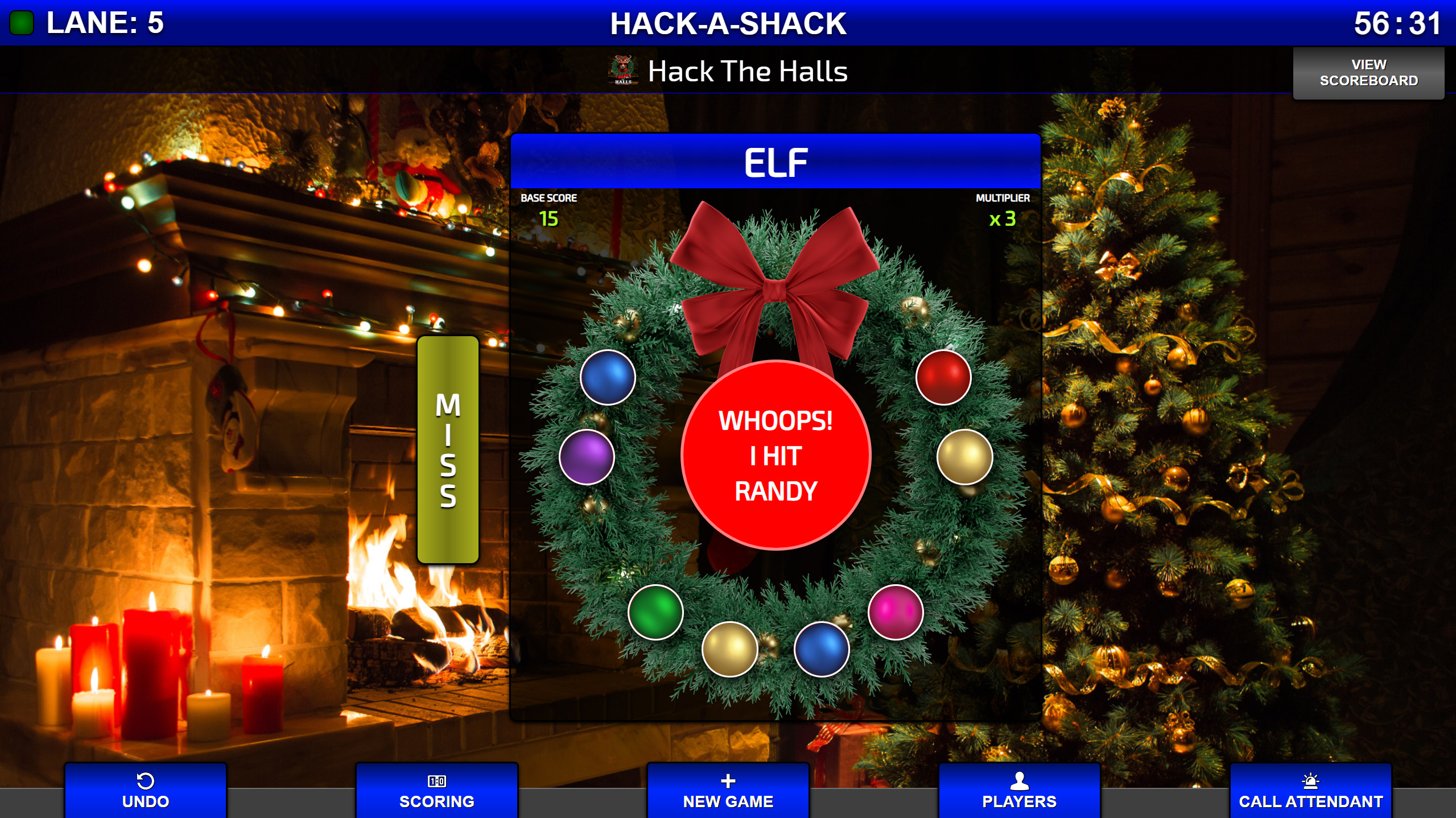Image resolution: width=1456 pixels, height=818 pixels.
Task: Show the Scoring rules
Action: tap(436, 791)
